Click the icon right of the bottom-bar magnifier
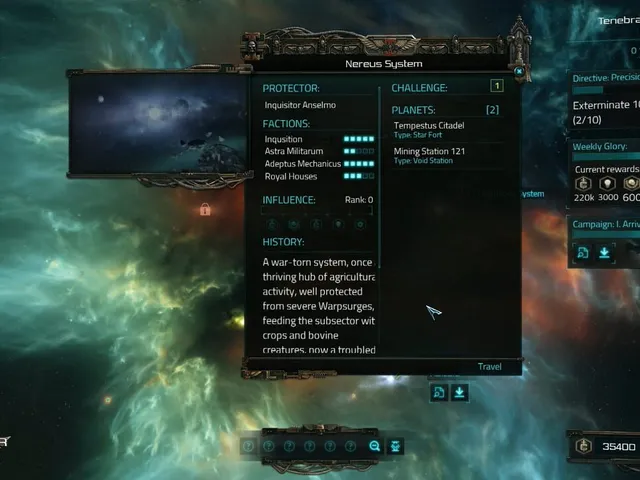 [x=395, y=446]
